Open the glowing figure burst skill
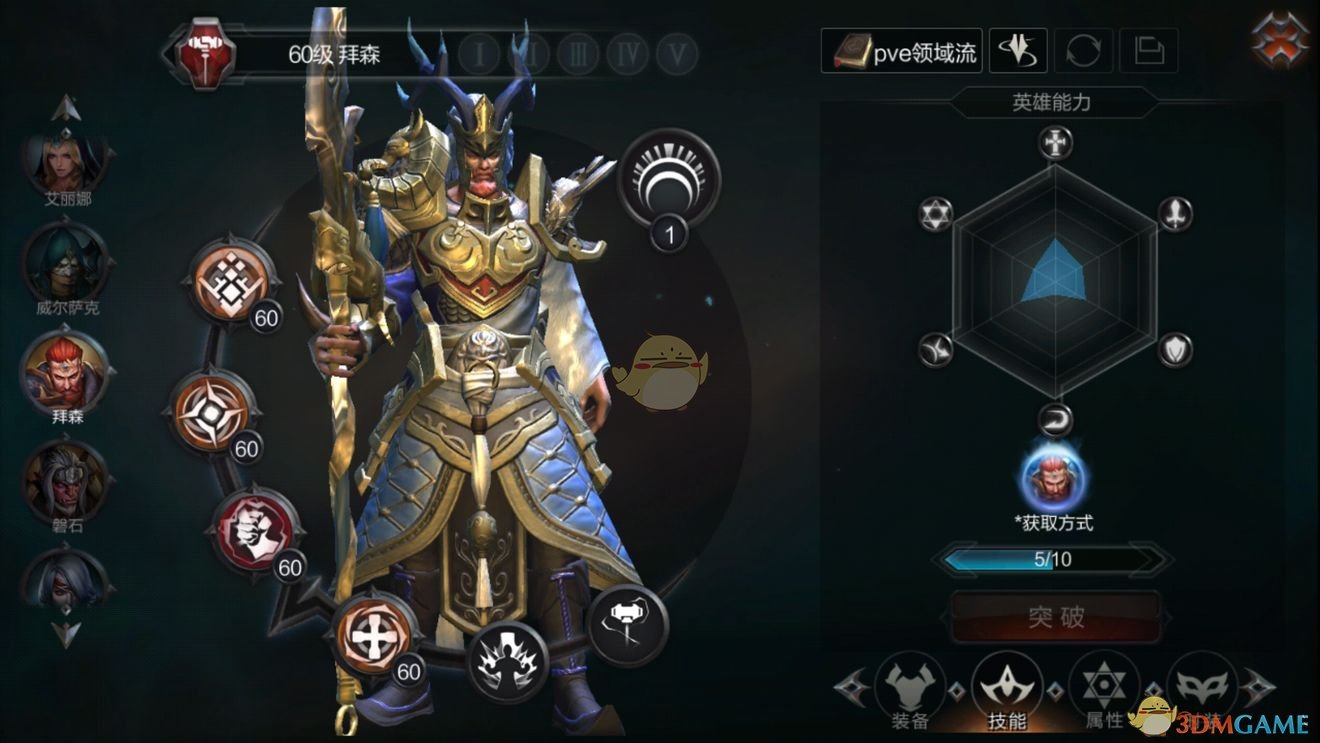 (509, 660)
